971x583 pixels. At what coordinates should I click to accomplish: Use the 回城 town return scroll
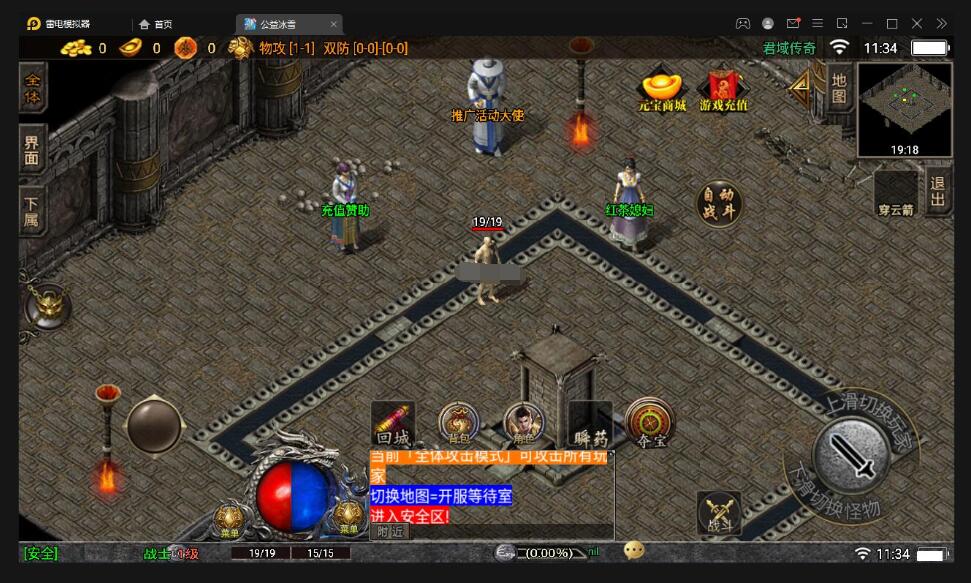point(393,422)
